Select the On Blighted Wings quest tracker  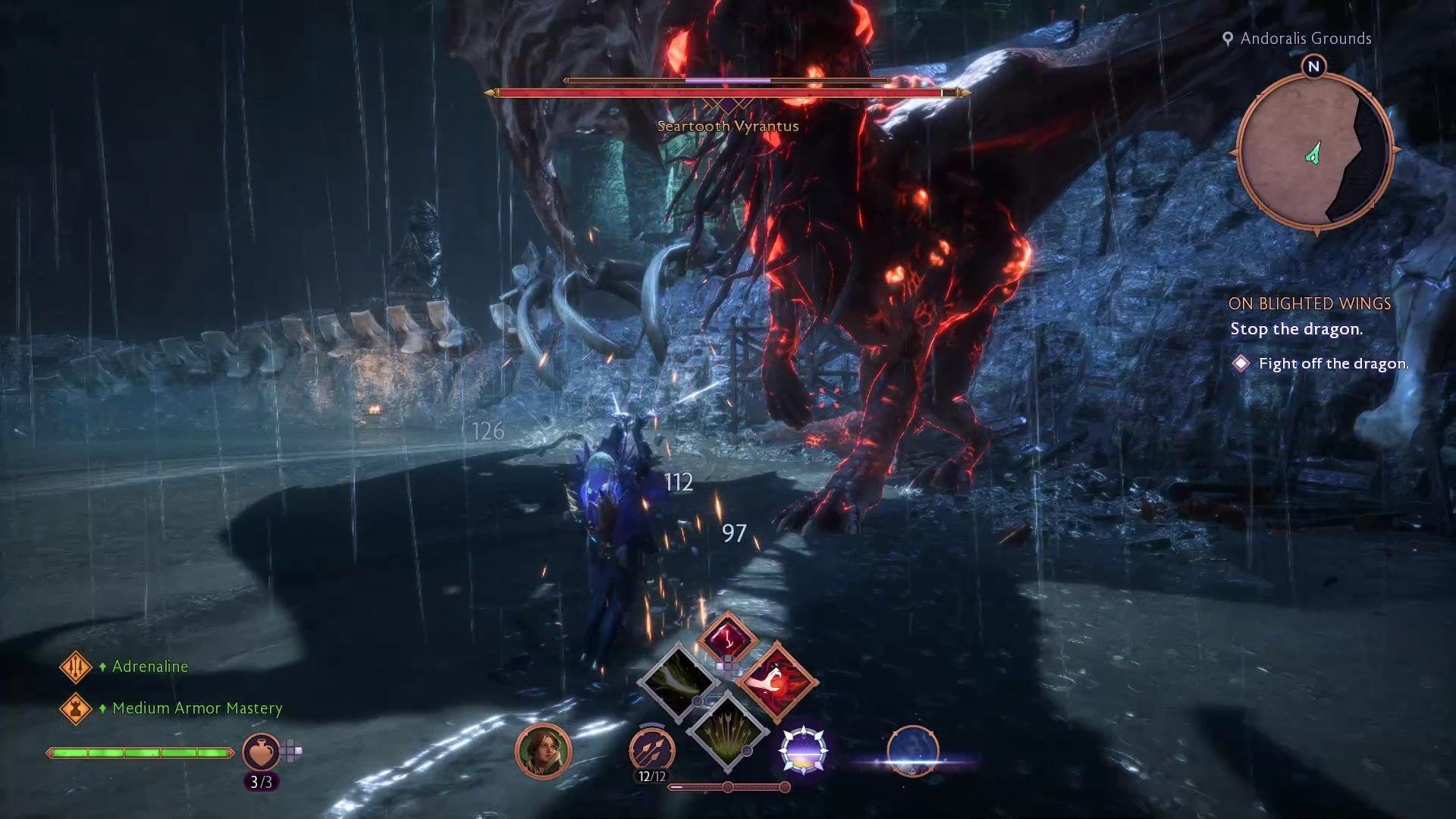tap(1310, 303)
